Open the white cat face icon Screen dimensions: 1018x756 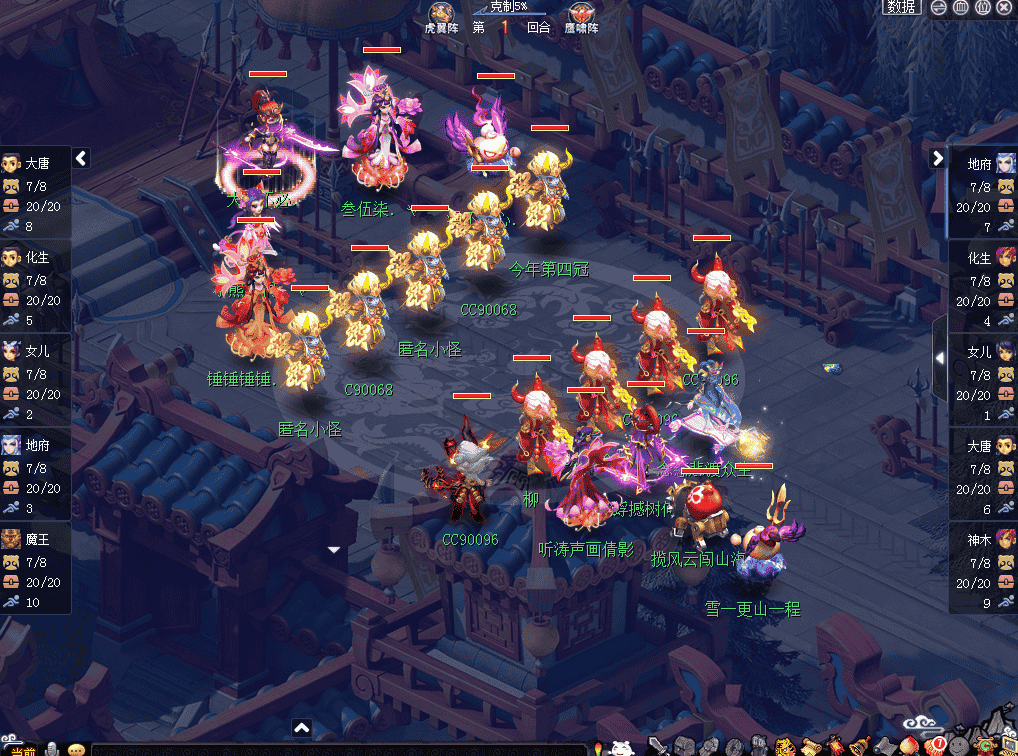coord(622,746)
